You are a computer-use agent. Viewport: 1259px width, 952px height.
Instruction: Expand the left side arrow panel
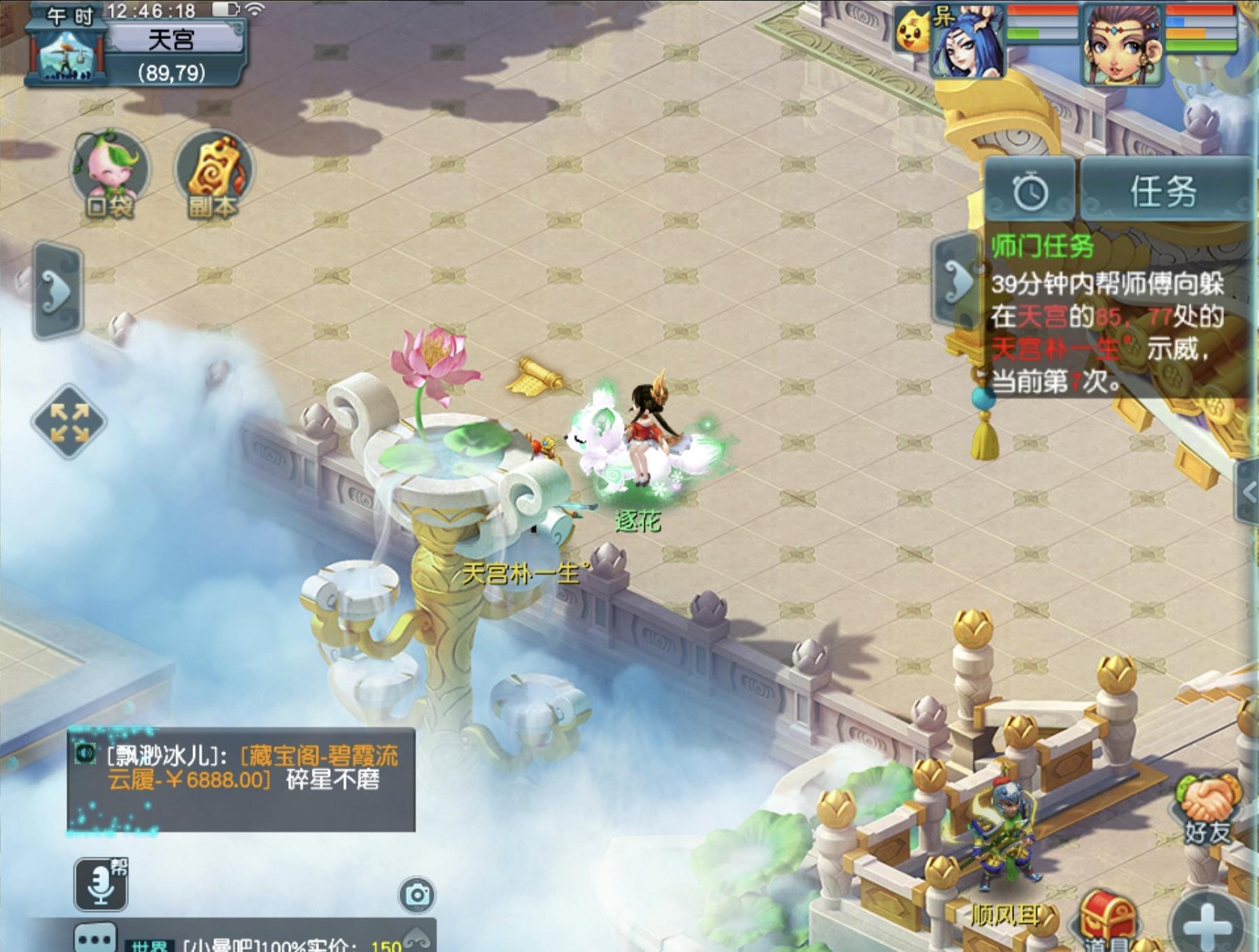59,290
